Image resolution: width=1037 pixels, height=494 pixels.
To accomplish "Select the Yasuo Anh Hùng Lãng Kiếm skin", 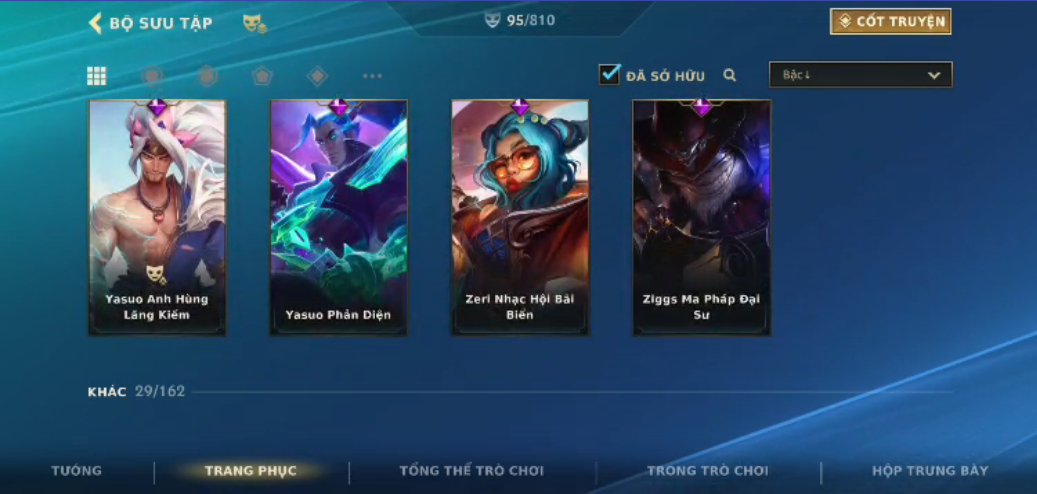I will (x=157, y=218).
